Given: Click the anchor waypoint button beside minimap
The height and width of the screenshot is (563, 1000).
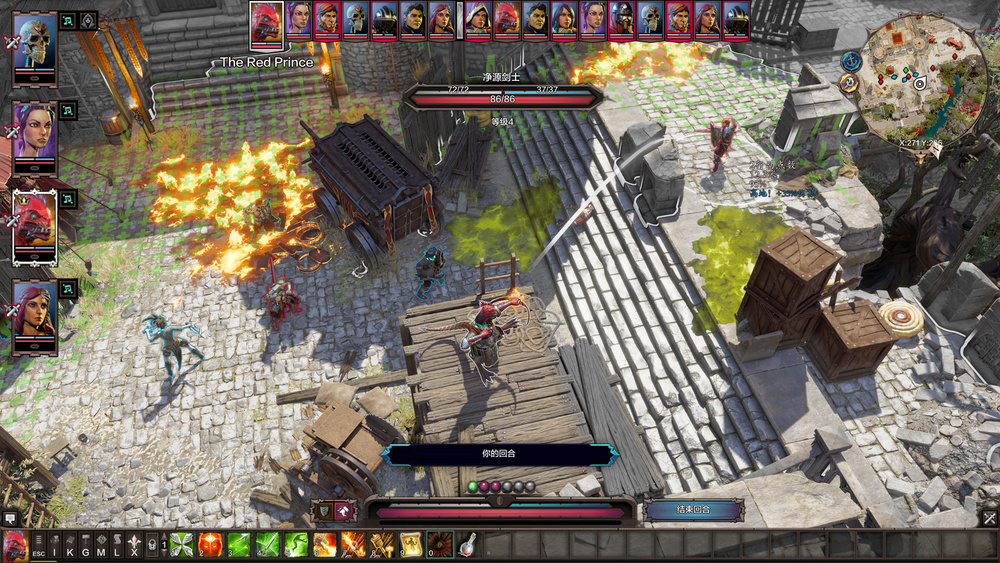Looking at the screenshot, I should click(851, 61).
